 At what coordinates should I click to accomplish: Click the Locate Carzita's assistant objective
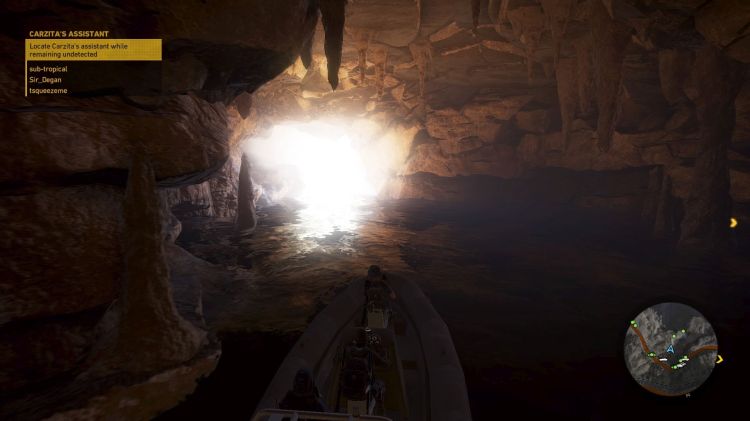pos(95,50)
